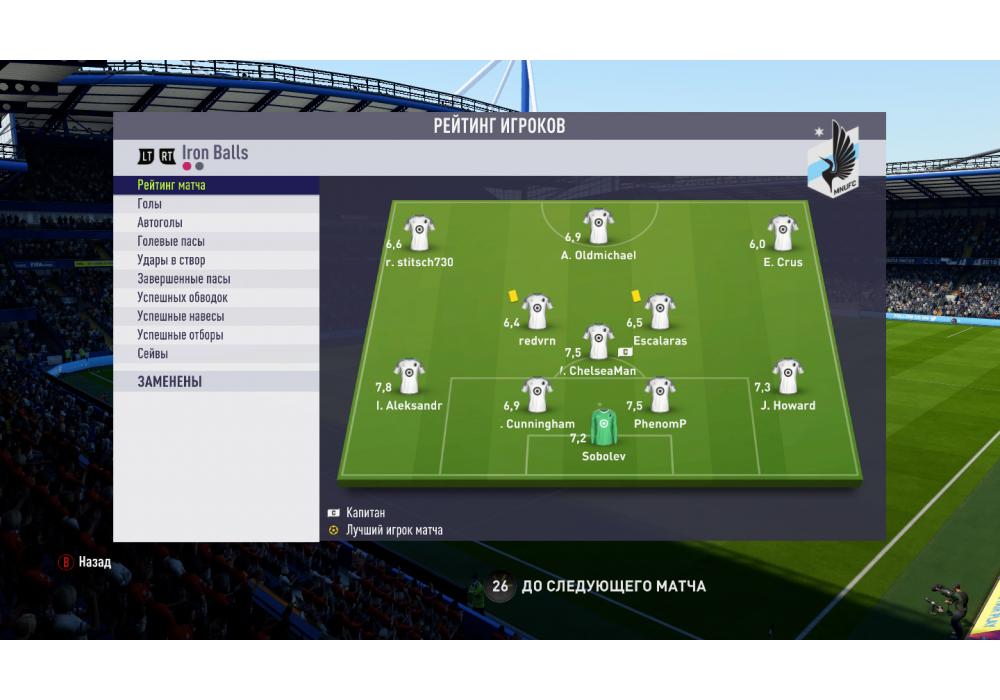Choose J. Howard's shirt icon
This screenshot has width=1000, height=700.
click(787, 377)
